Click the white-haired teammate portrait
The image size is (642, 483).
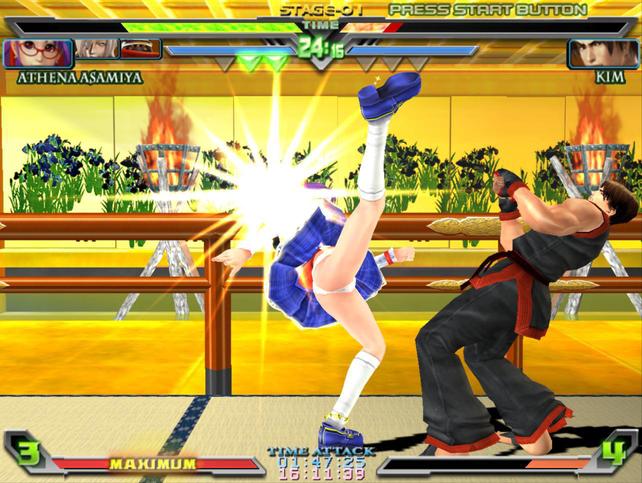(95, 49)
